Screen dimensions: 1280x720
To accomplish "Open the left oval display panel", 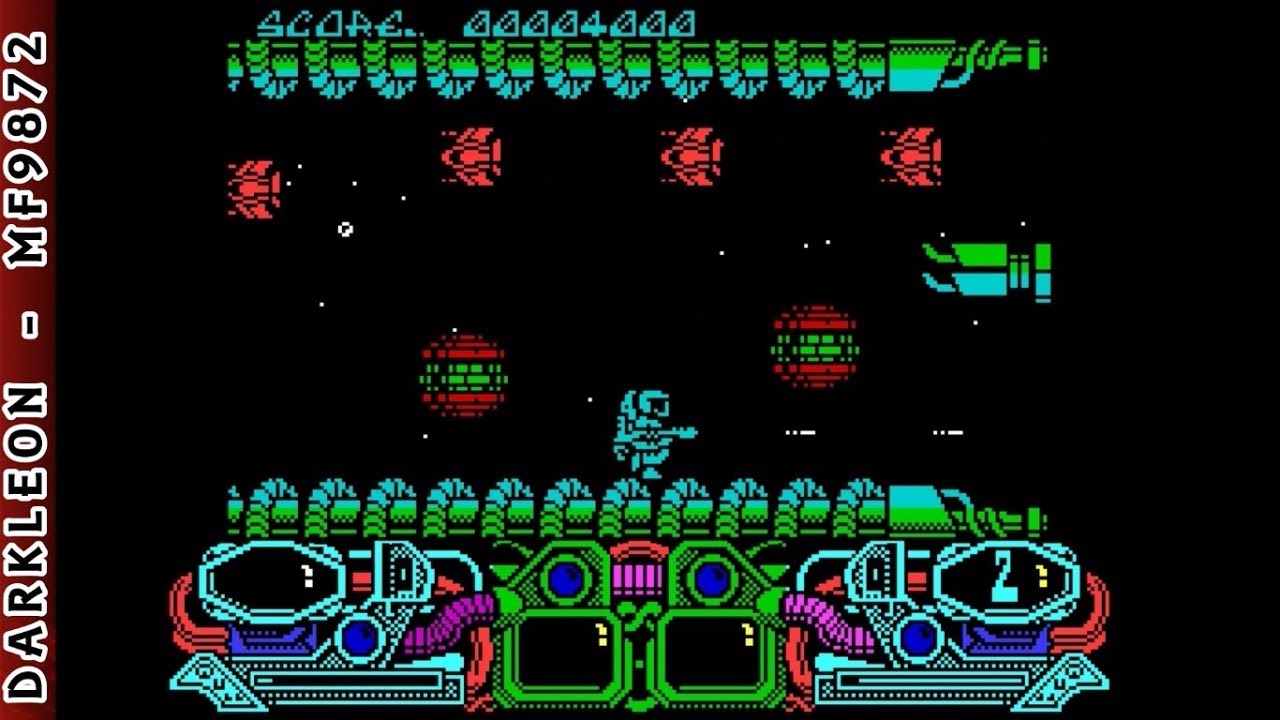I will (x=272, y=577).
